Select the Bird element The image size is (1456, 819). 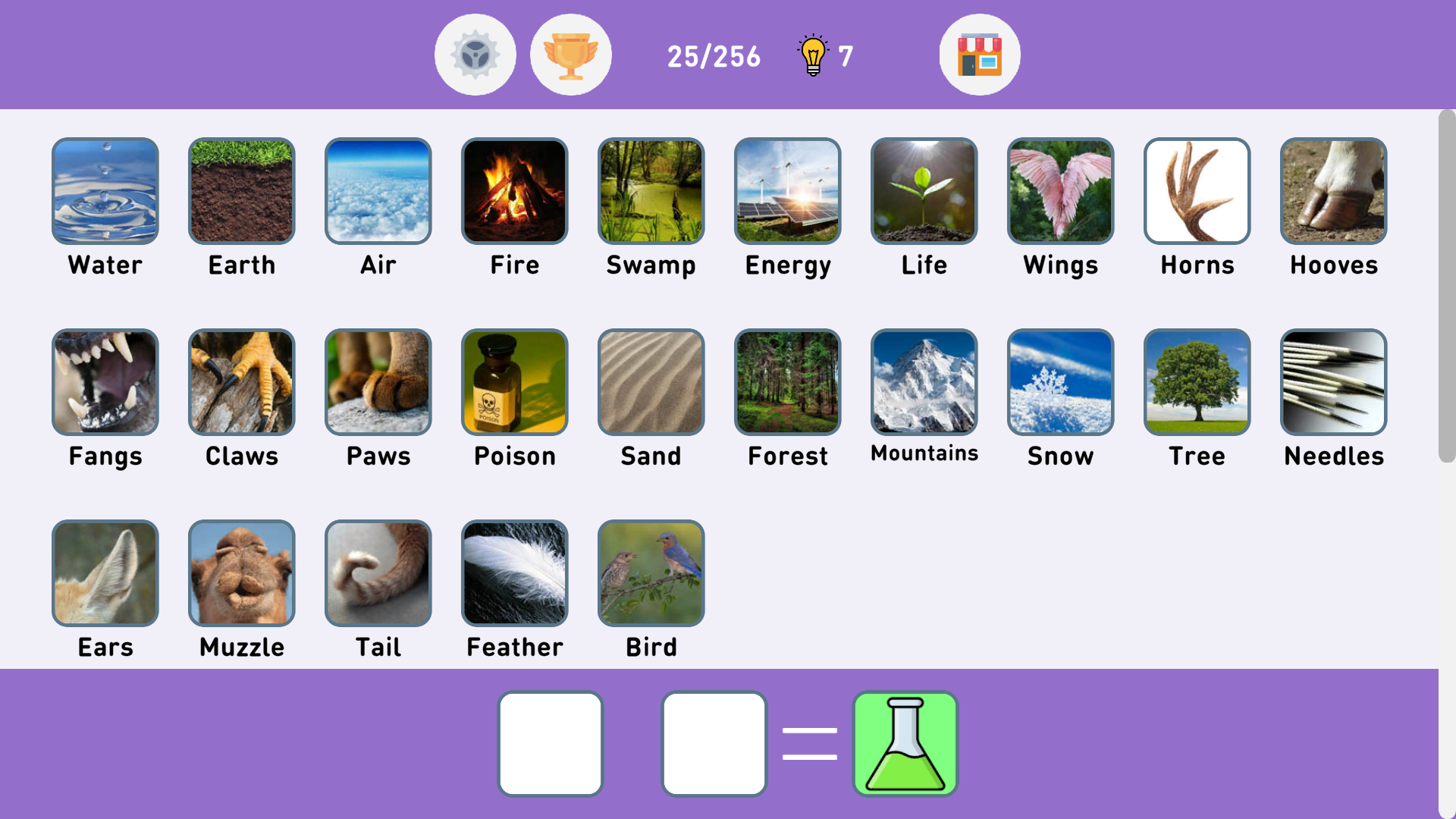tap(651, 573)
